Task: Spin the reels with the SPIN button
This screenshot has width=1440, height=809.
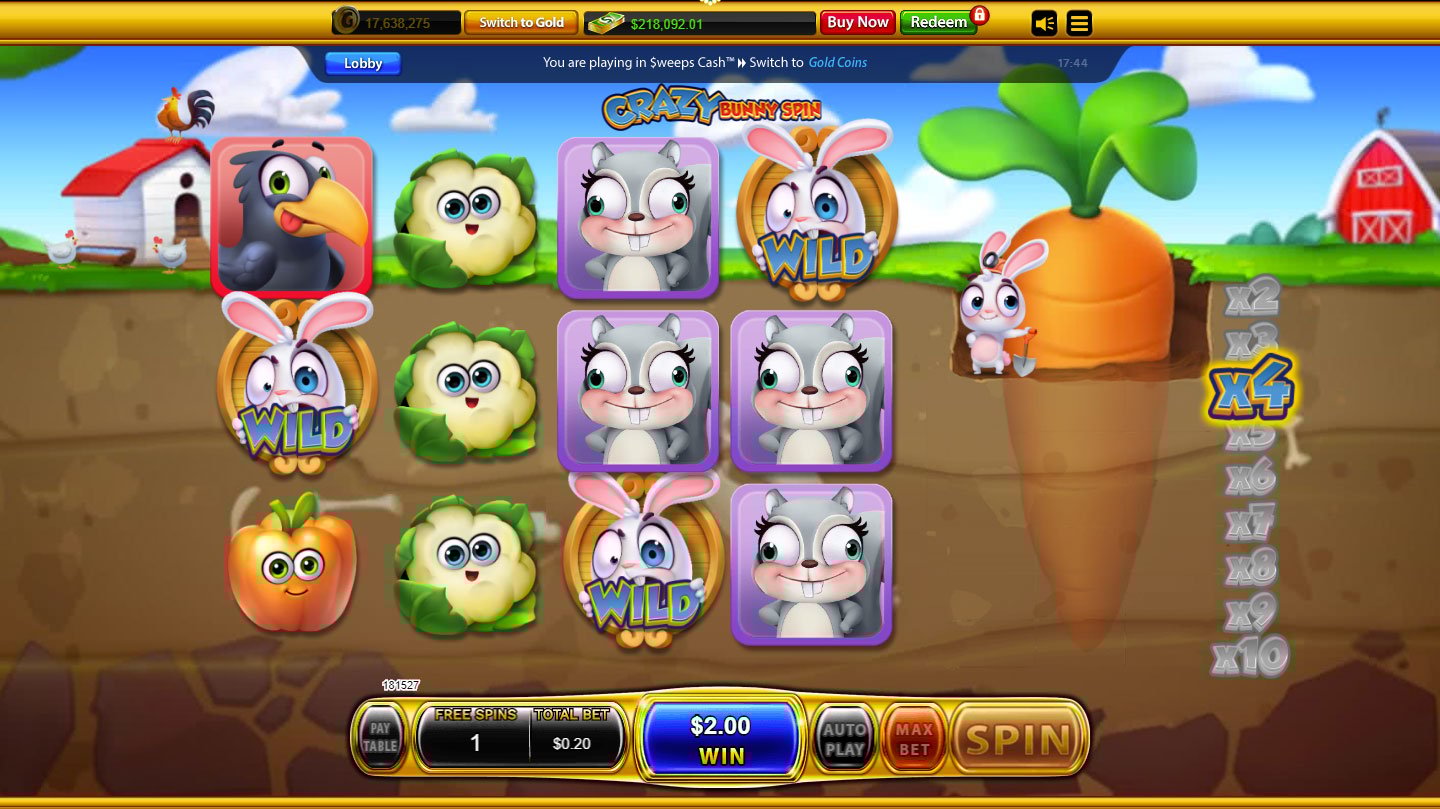Action: tap(1018, 740)
